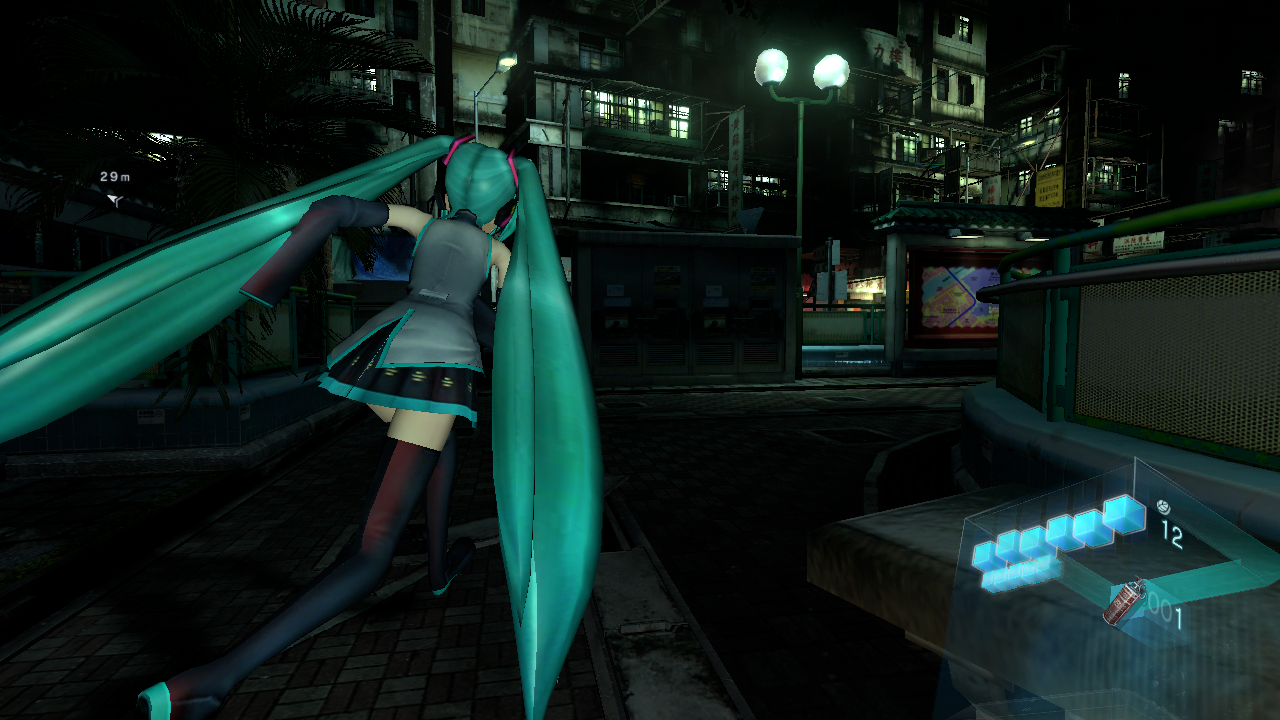Click the waypoint arrow under 29 m
Image resolution: width=1280 pixels, height=720 pixels.
[x=113, y=199]
